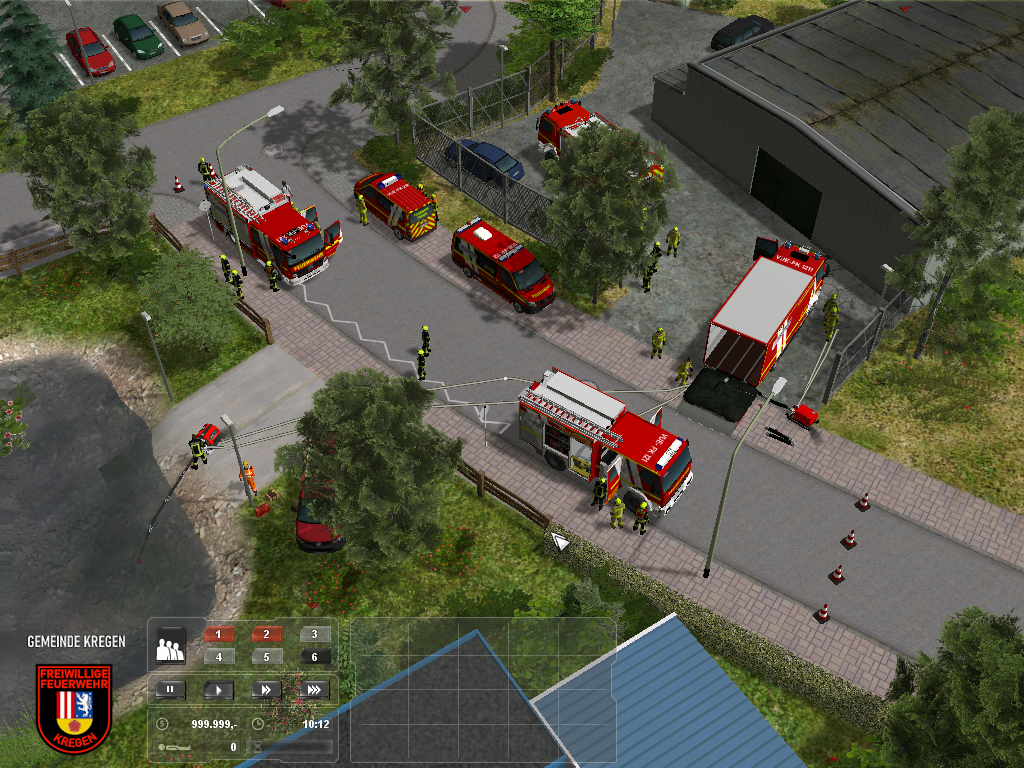
Task: Click the Freiwillige Feuerwehr Kregen emblem
Action: pos(74,707)
